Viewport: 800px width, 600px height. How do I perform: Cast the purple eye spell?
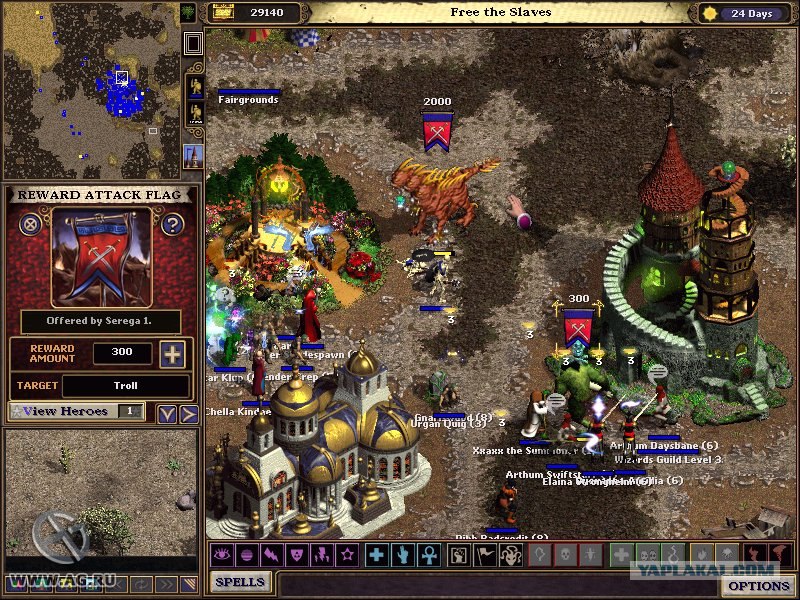pos(220,554)
